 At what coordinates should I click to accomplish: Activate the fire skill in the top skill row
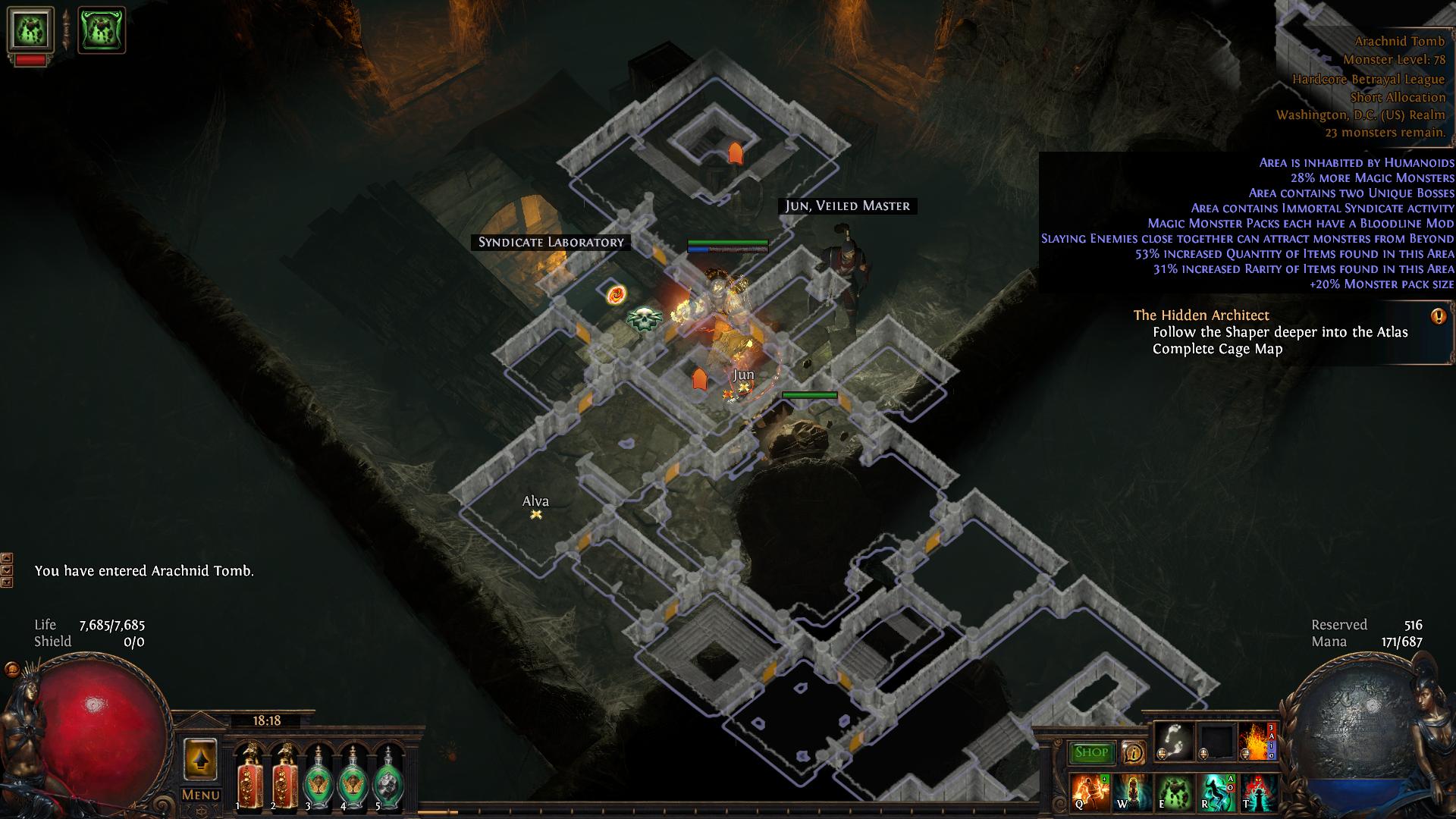[x=1257, y=741]
